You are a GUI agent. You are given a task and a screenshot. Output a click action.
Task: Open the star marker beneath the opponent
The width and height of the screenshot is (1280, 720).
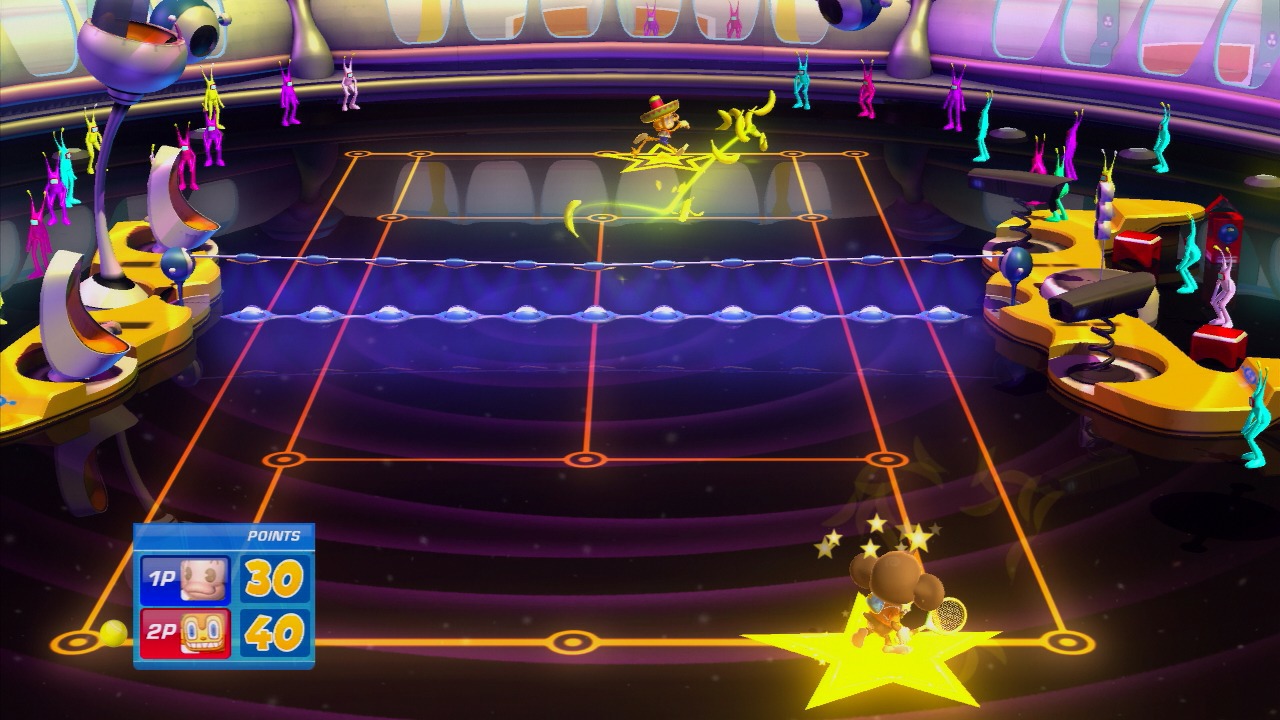coord(658,158)
